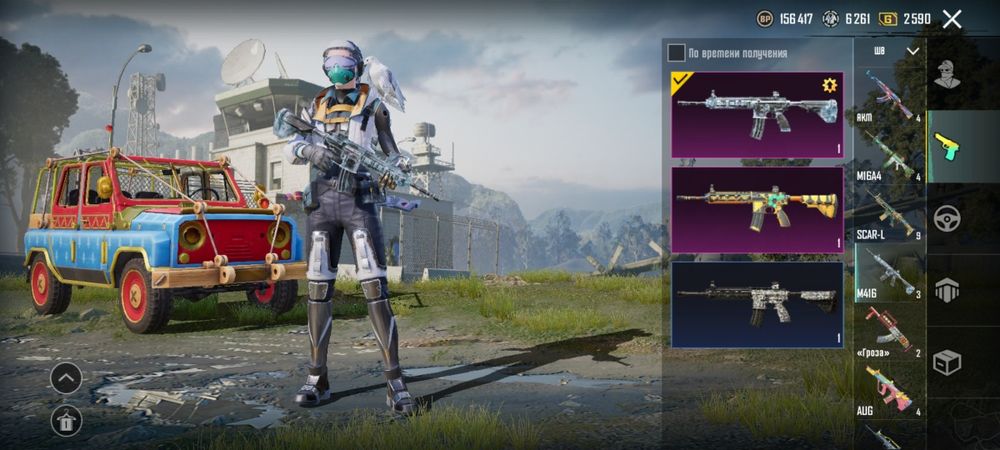Open the box items tab
The height and width of the screenshot is (450, 1000).
coord(947,362)
